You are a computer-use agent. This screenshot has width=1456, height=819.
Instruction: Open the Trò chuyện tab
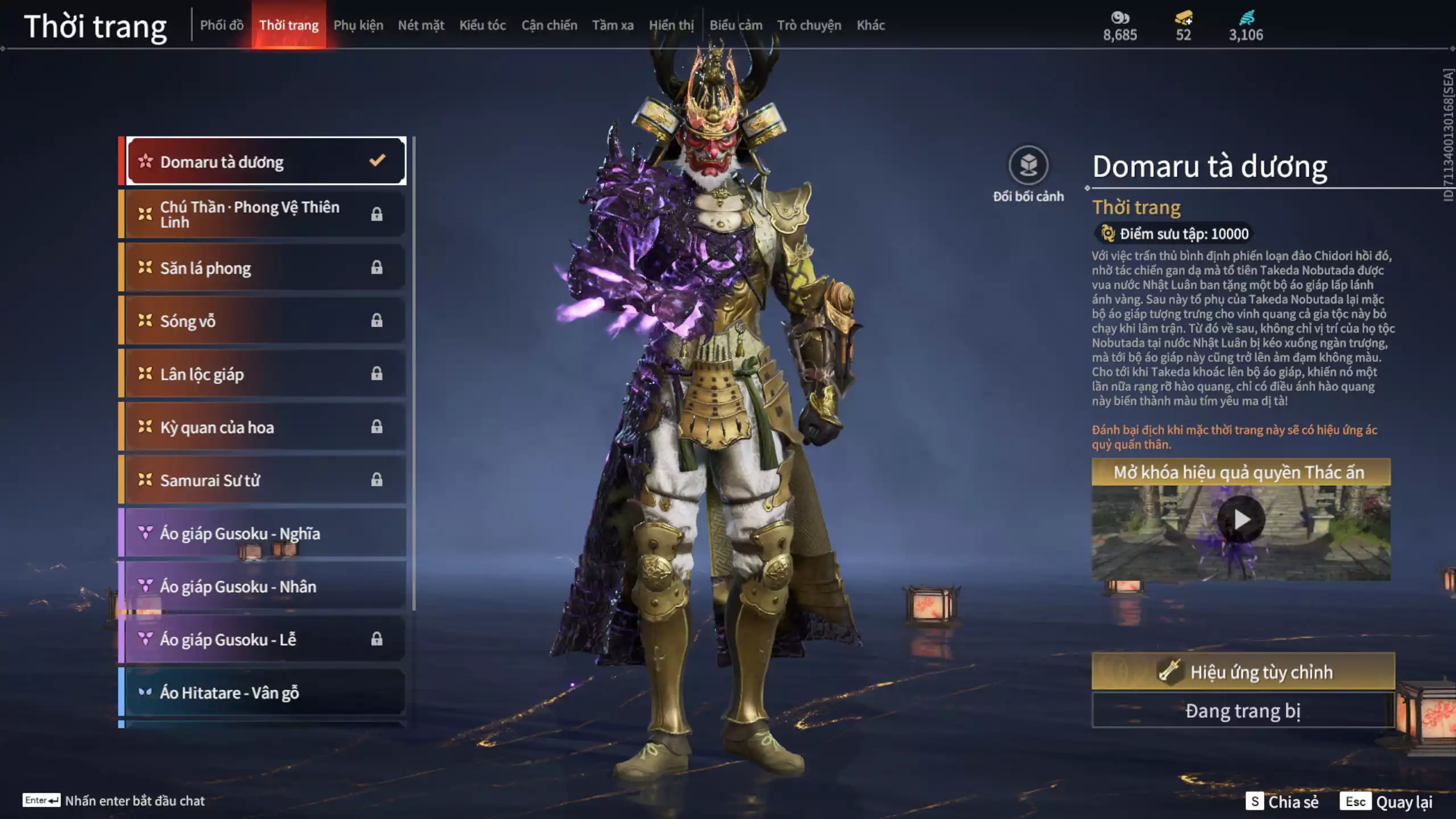point(809,25)
